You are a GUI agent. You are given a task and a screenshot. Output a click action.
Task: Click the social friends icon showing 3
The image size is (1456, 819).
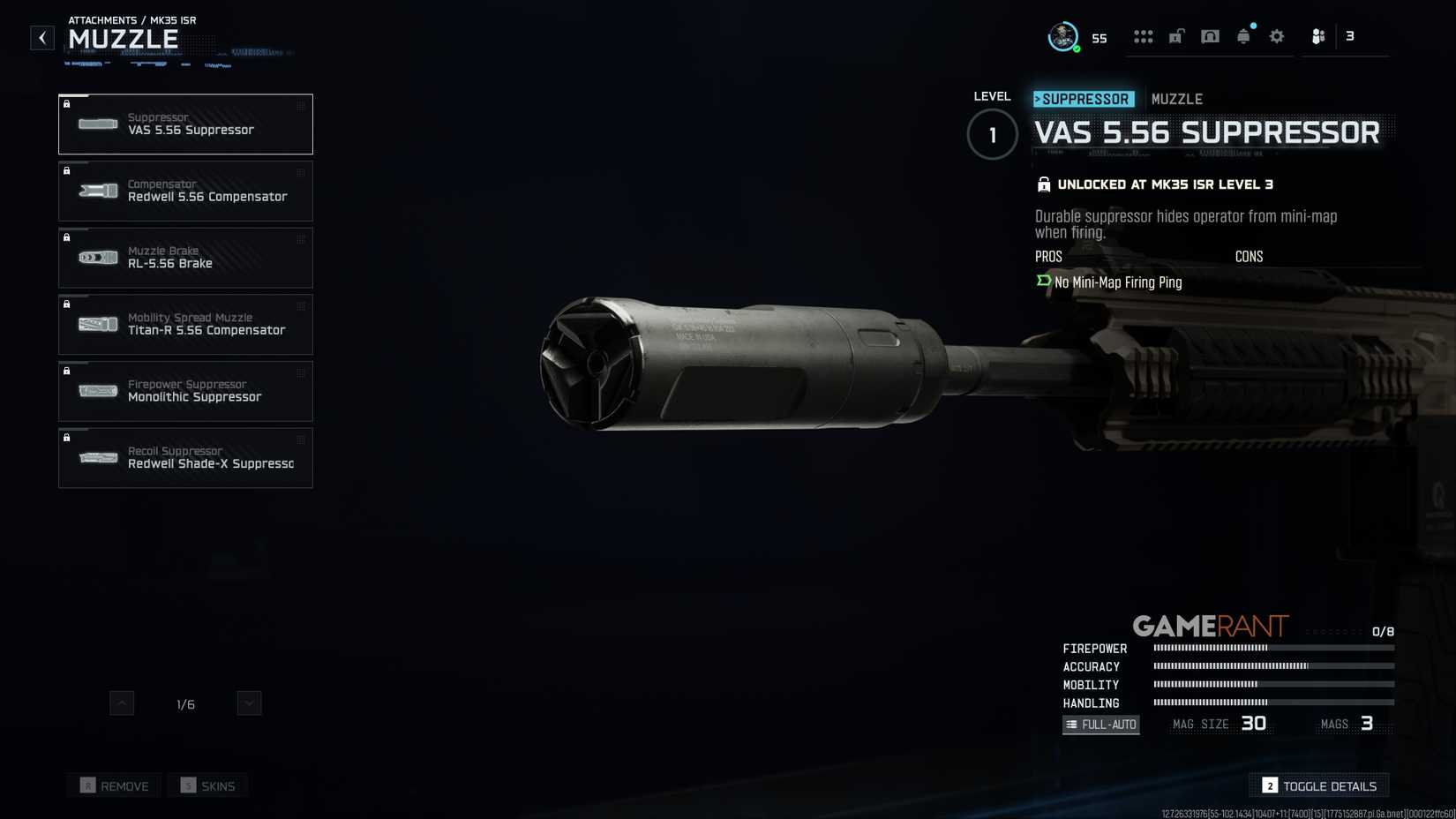(x=1319, y=35)
